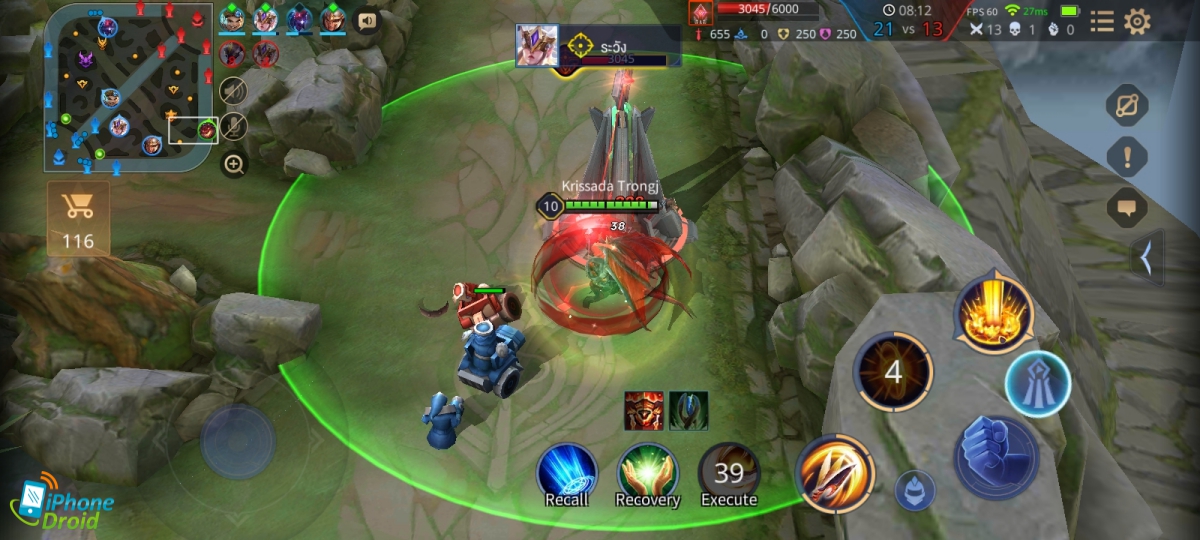The image size is (1200, 540).
Task: Target the tower with the blue tower button
Action: pos(1038,383)
